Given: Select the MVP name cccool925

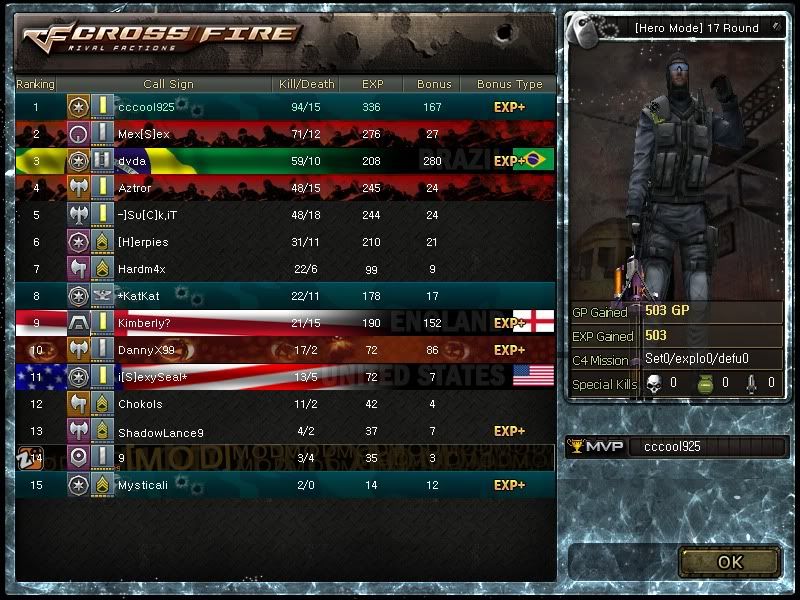Looking at the screenshot, I should pos(673,447).
